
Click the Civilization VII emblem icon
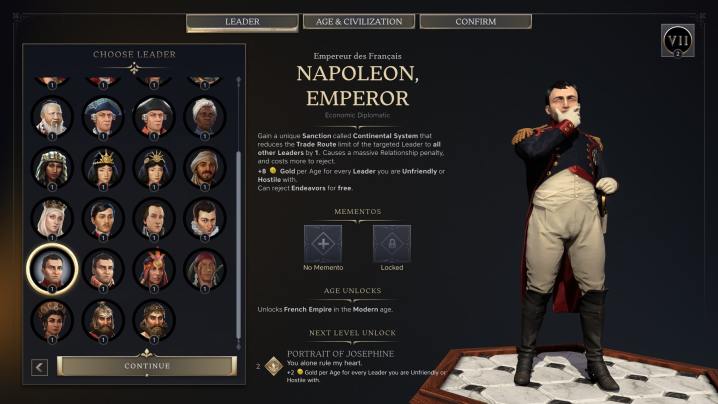pos(677,40)
